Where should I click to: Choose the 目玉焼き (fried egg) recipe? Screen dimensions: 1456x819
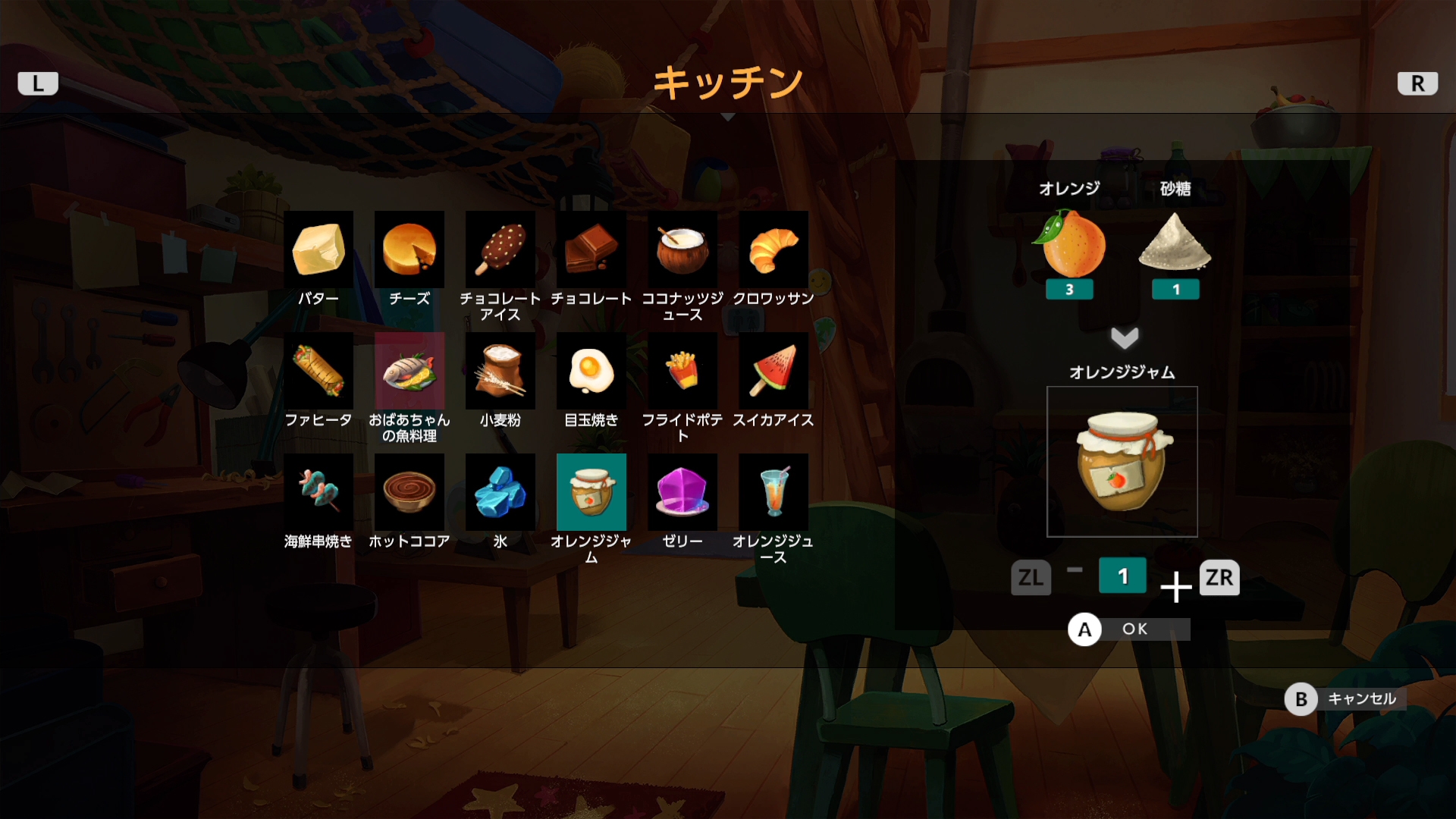tap(591, 372)
